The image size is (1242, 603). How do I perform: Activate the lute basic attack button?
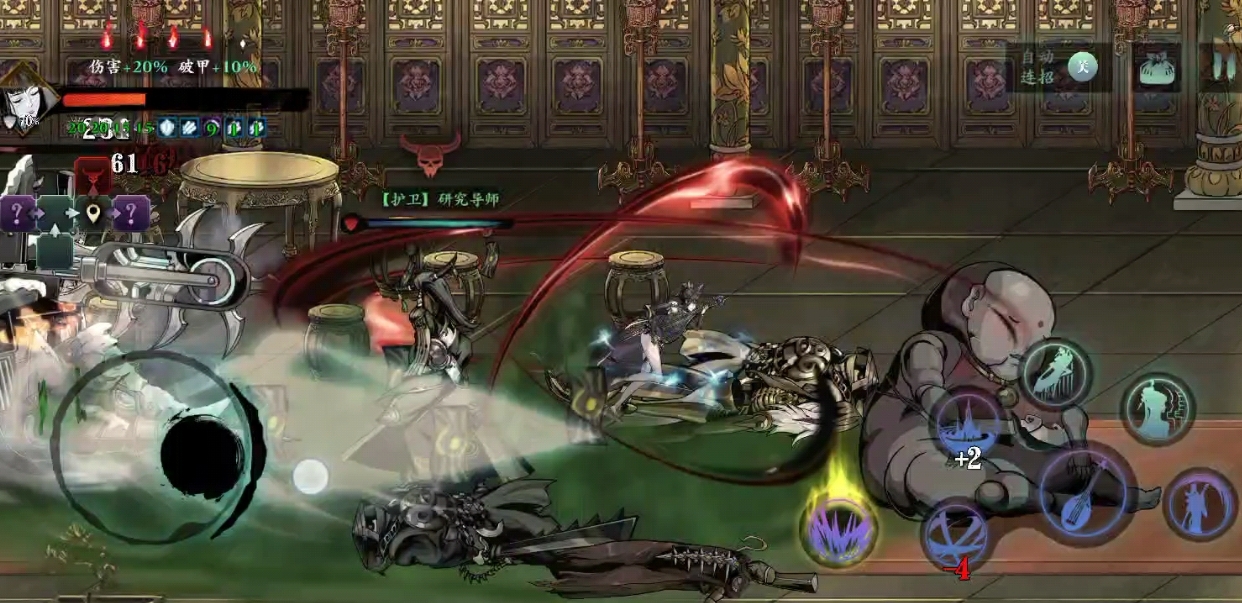coord(1085,495)
